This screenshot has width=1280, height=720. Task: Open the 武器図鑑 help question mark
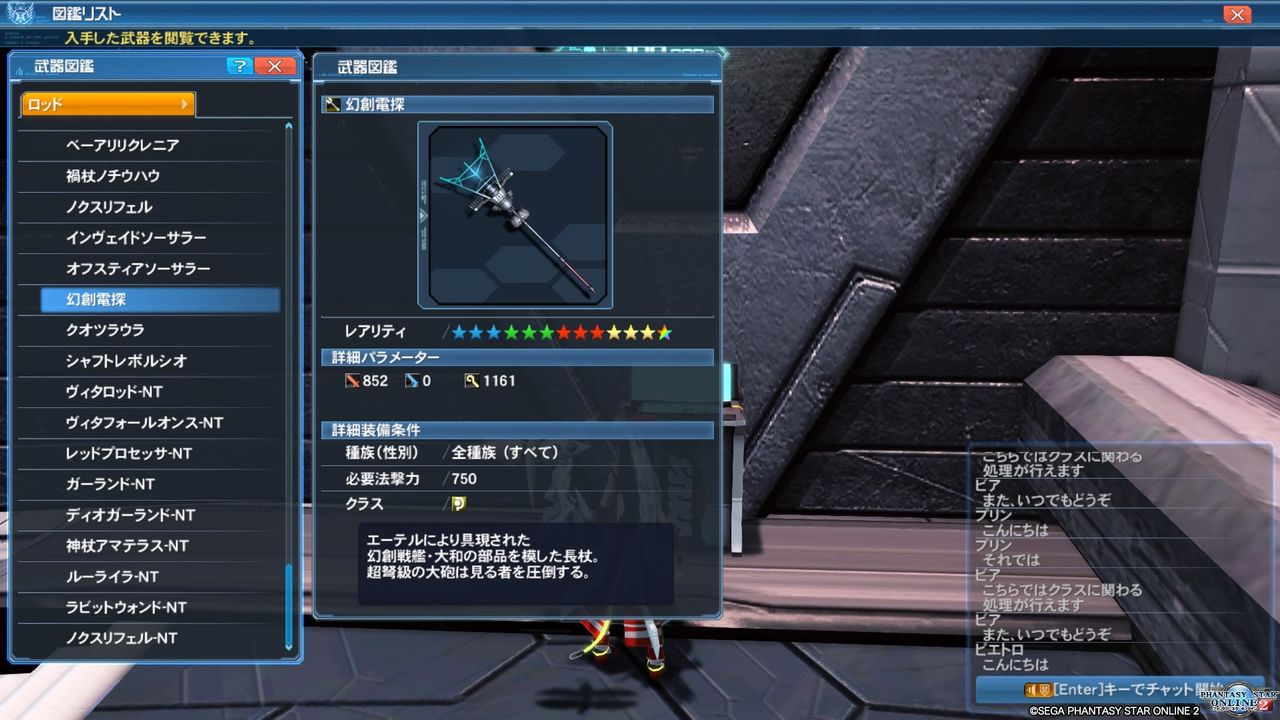(x=239, y=66)
